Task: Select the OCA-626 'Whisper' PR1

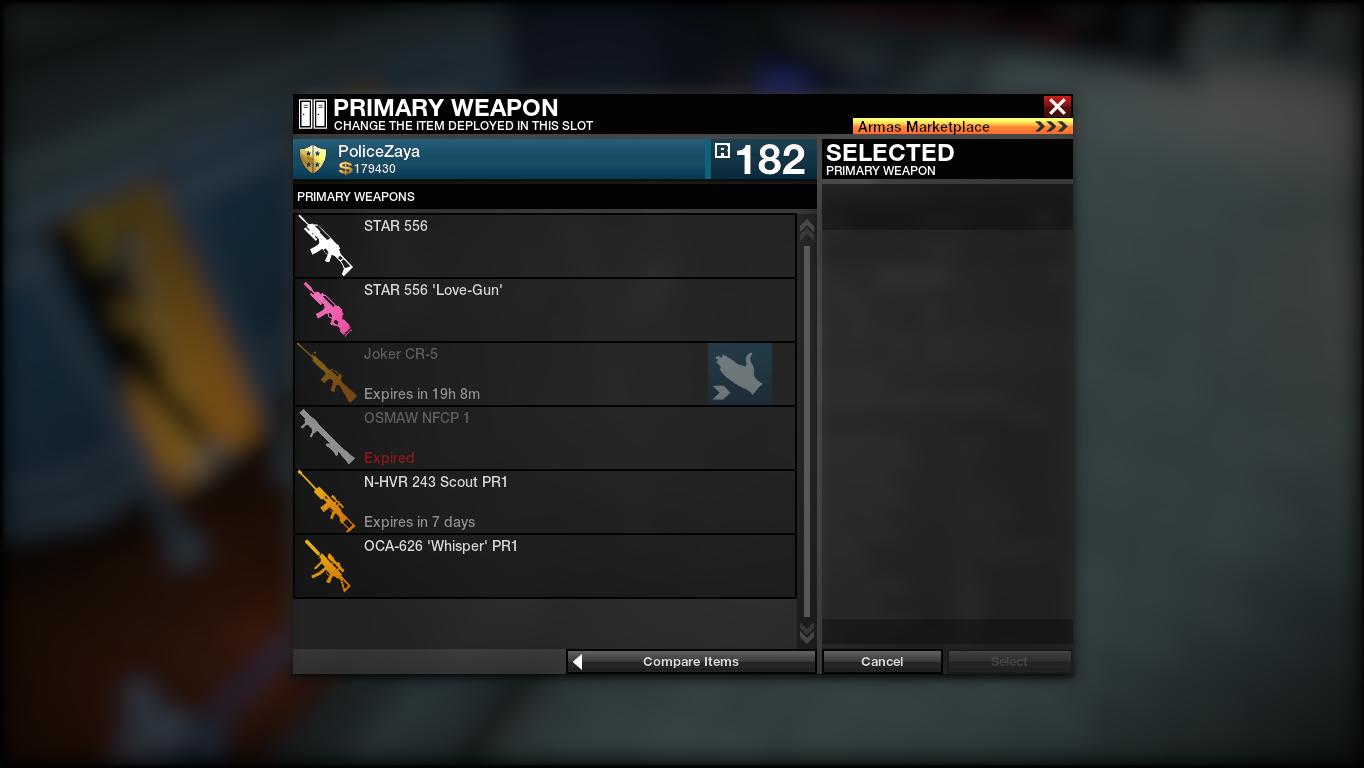Action: (545, 566)
